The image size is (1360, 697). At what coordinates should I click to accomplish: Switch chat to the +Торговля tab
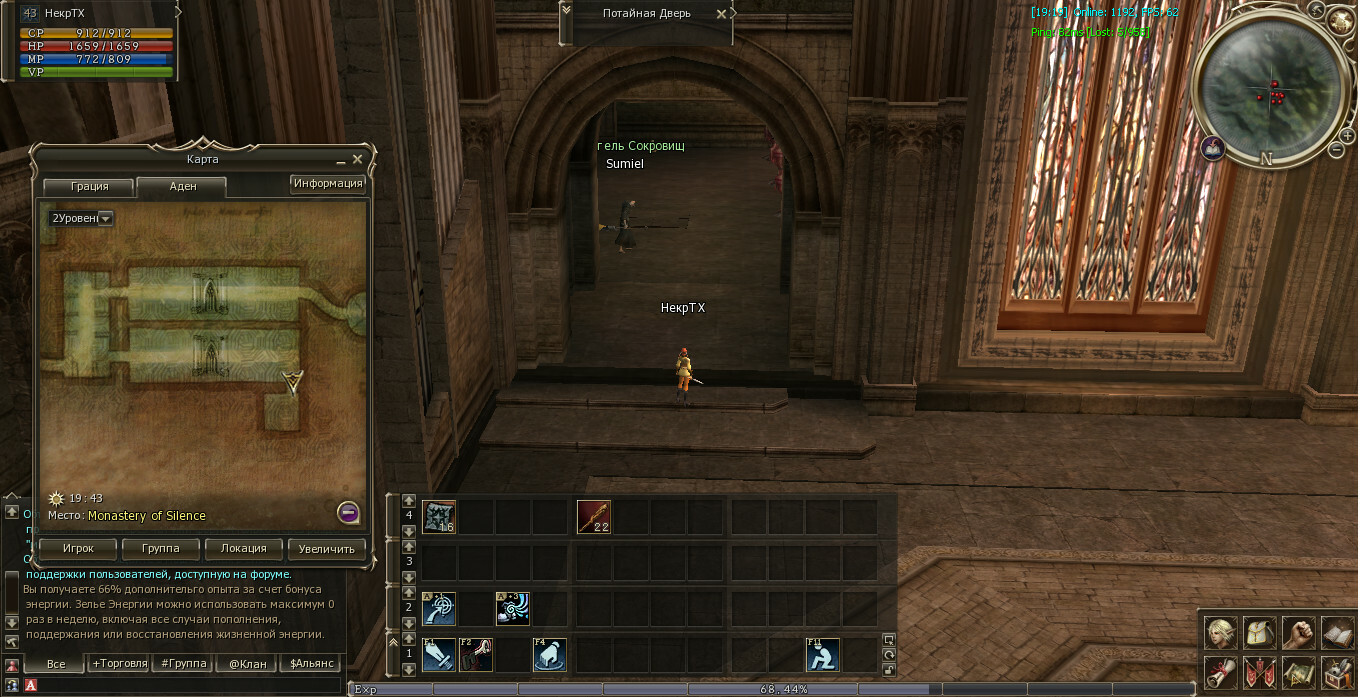(119, 663)
